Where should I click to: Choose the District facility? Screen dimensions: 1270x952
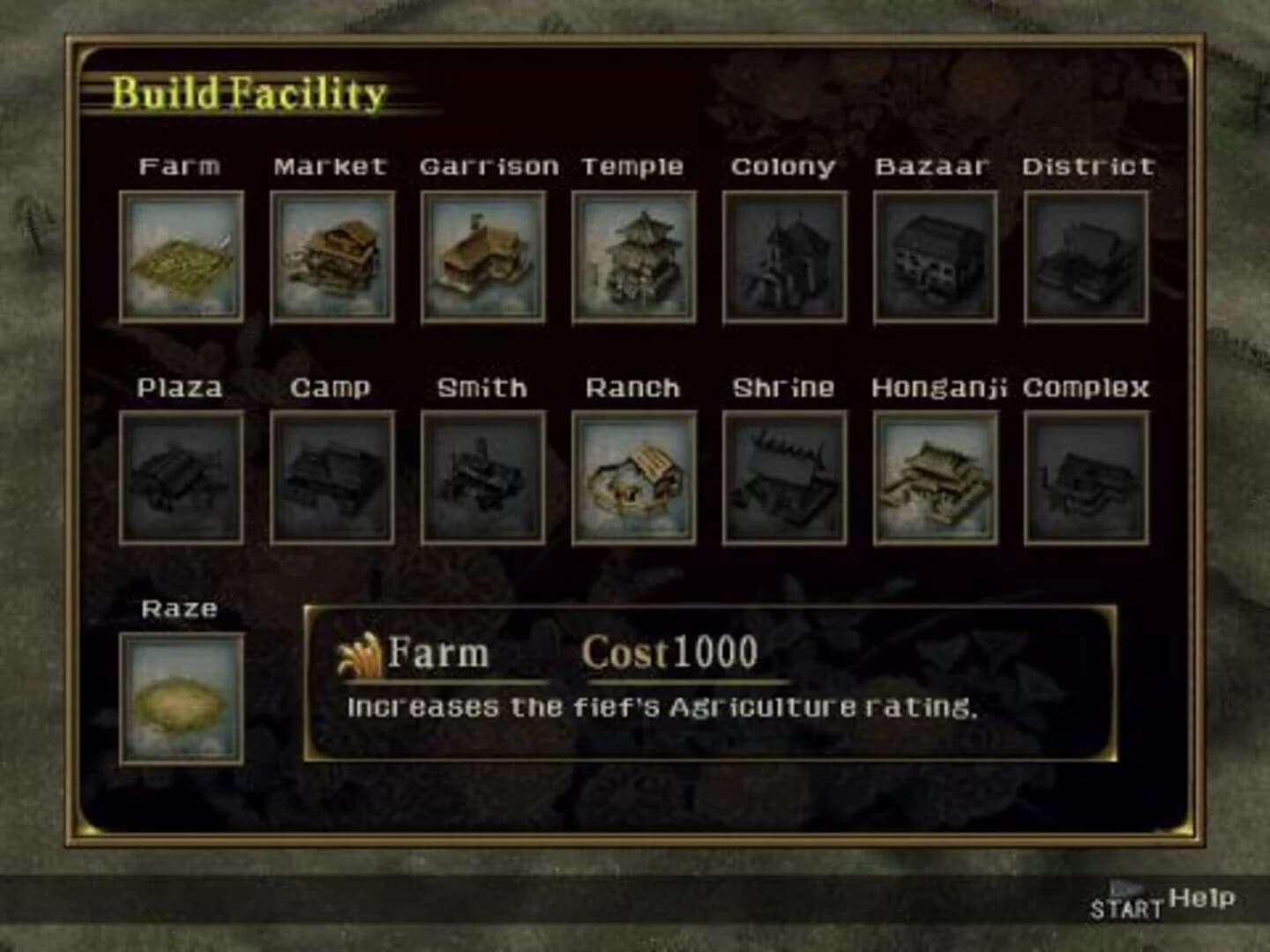pos(1086,257)
